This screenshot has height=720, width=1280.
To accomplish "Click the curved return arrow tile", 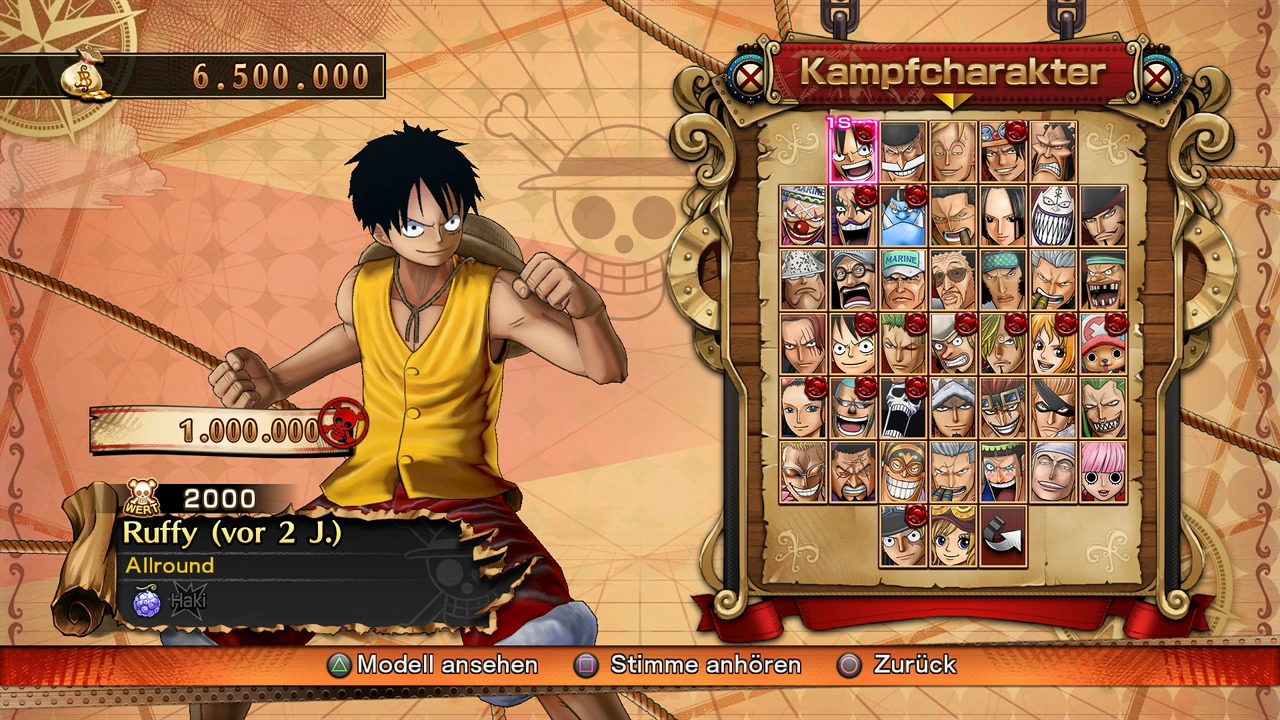I will (x=1003, y=536).
